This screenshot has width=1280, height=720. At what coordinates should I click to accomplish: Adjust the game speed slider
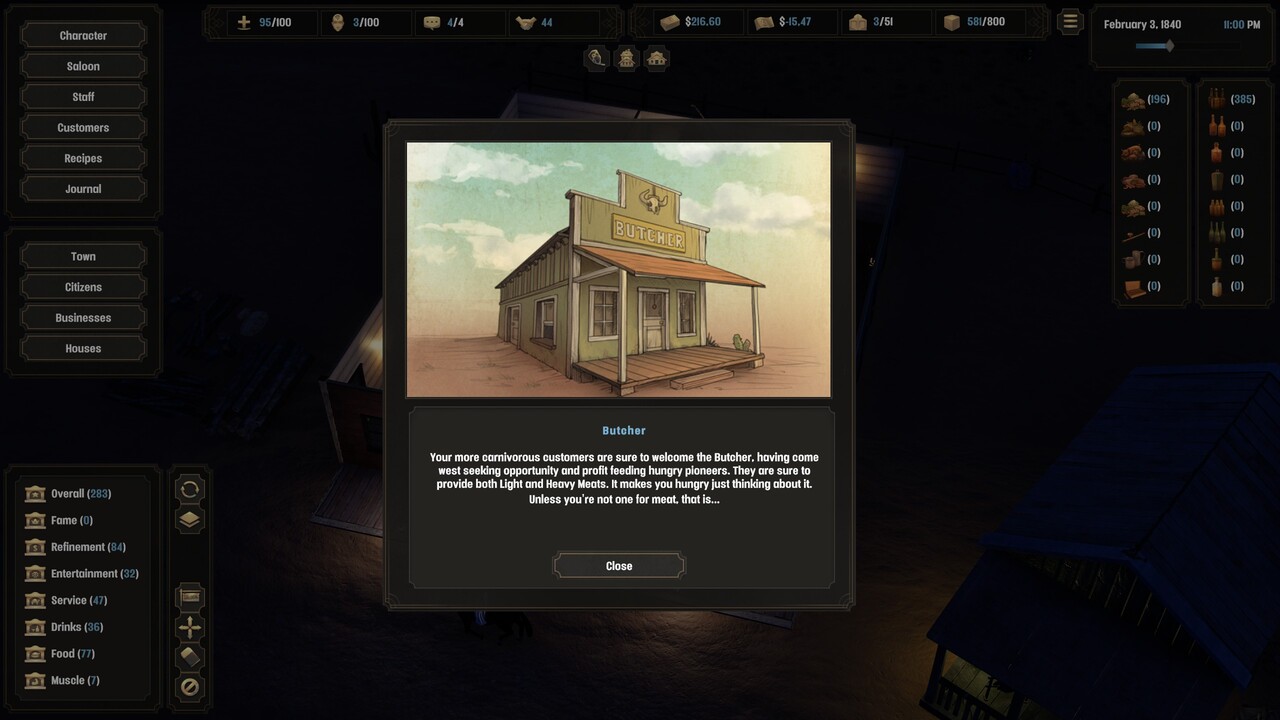pos(1168,46)
